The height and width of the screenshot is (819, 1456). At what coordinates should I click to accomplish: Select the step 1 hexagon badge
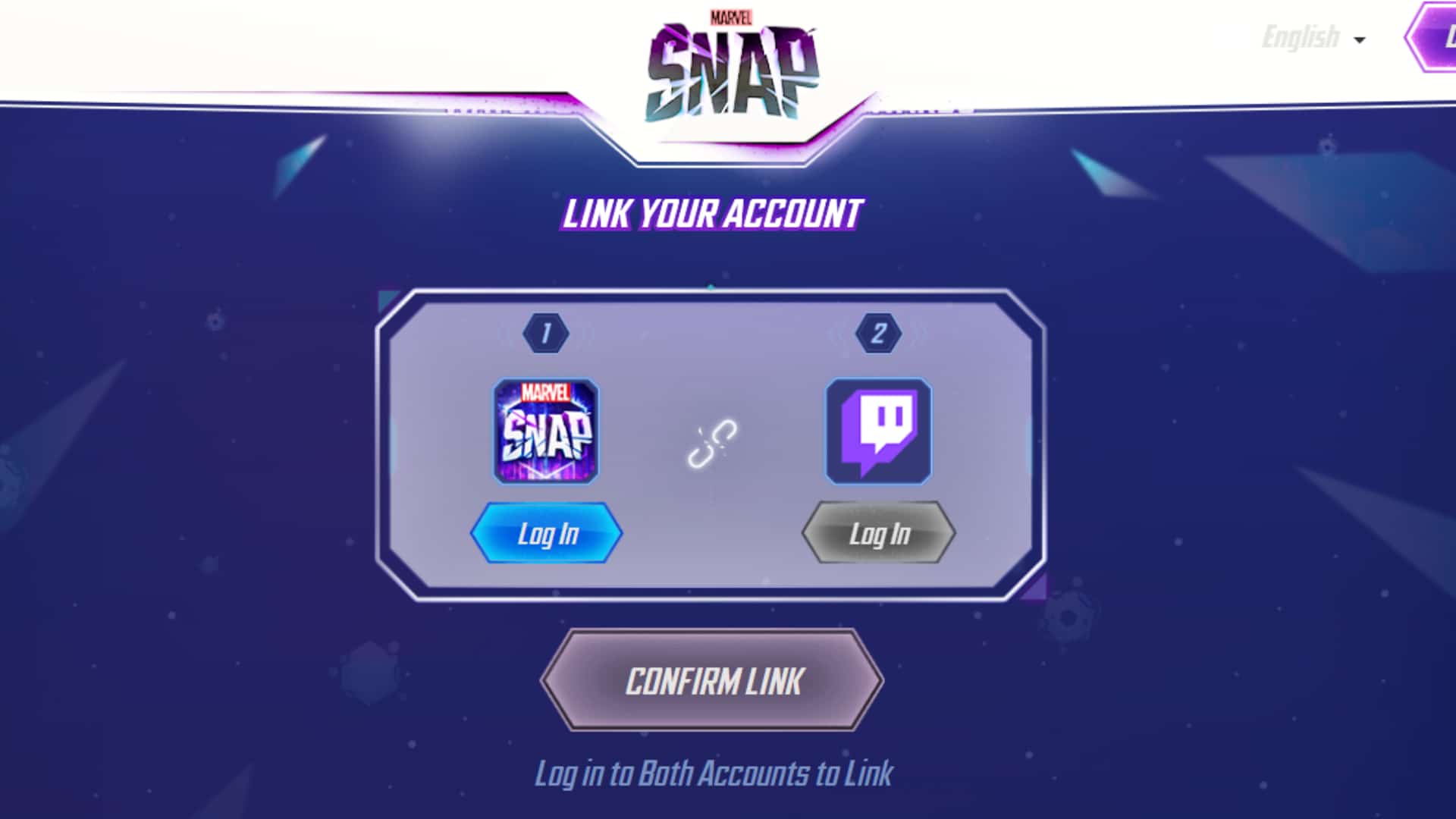point(548,333)
